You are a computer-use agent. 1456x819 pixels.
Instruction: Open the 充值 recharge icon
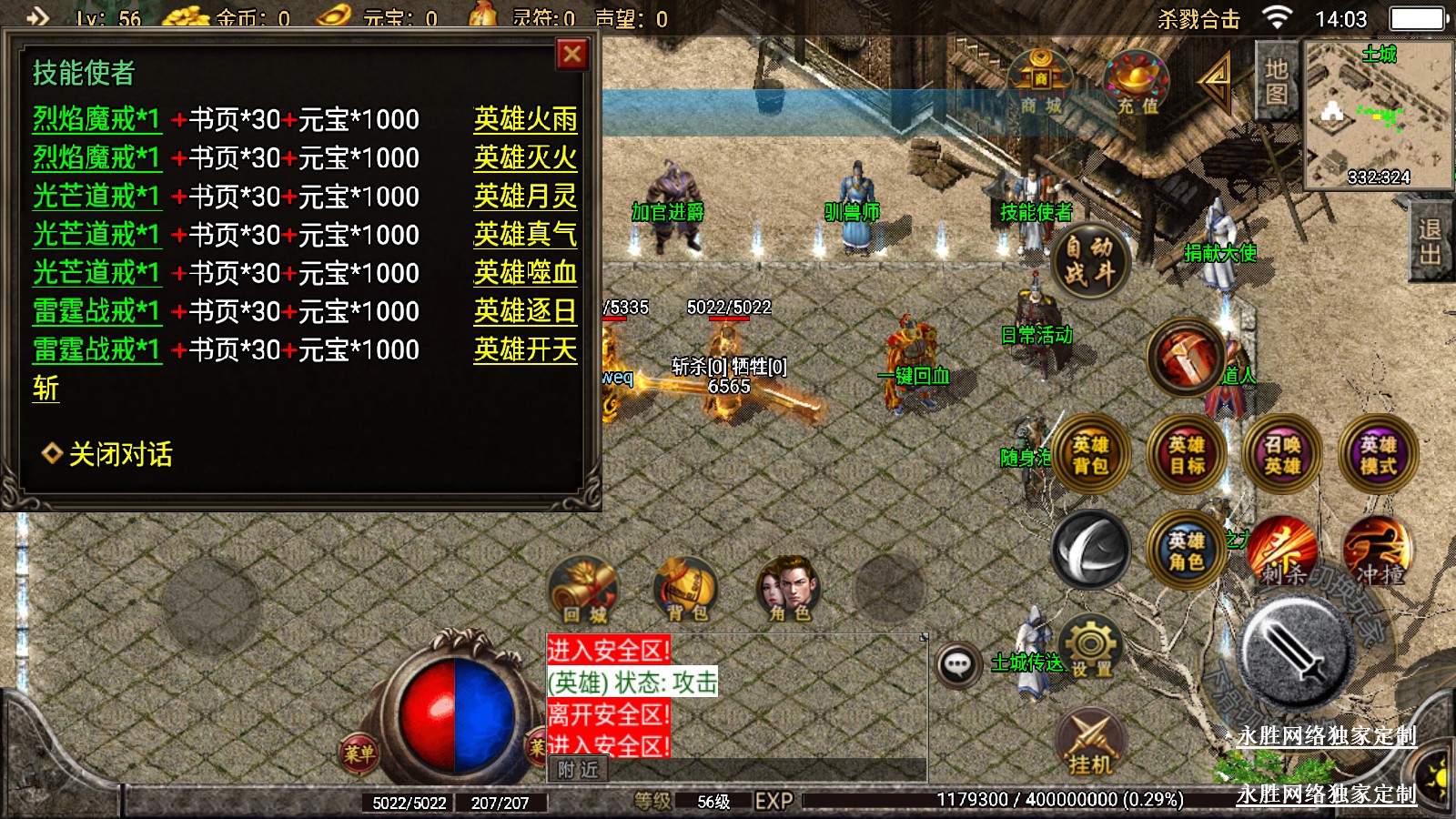click(1137, 83)
